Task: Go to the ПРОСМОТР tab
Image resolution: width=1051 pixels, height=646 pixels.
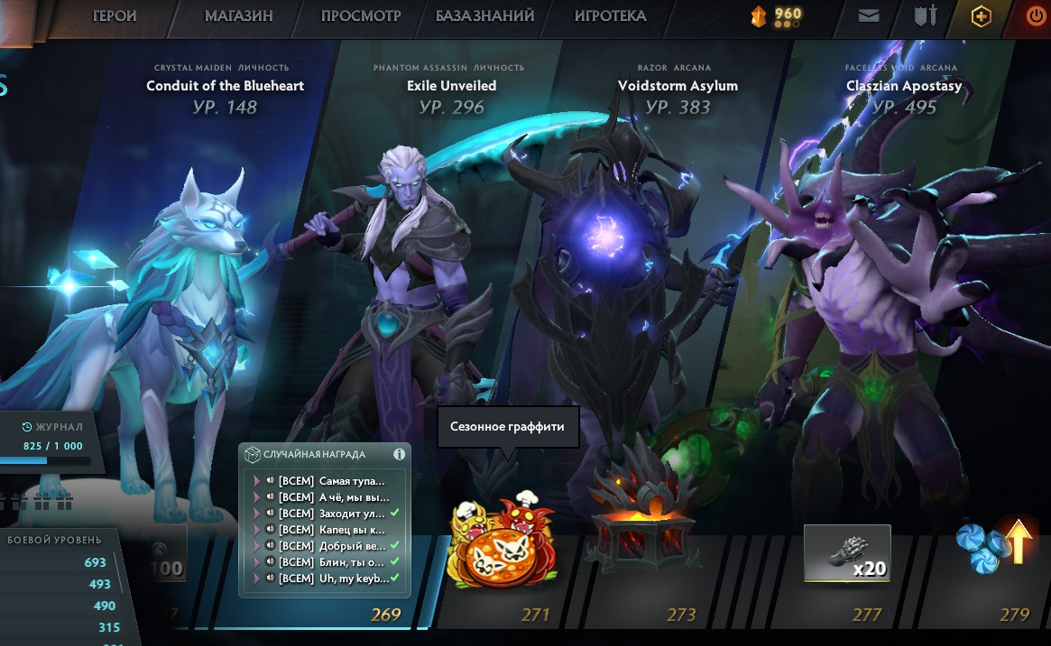Action: tap(360, 16)
